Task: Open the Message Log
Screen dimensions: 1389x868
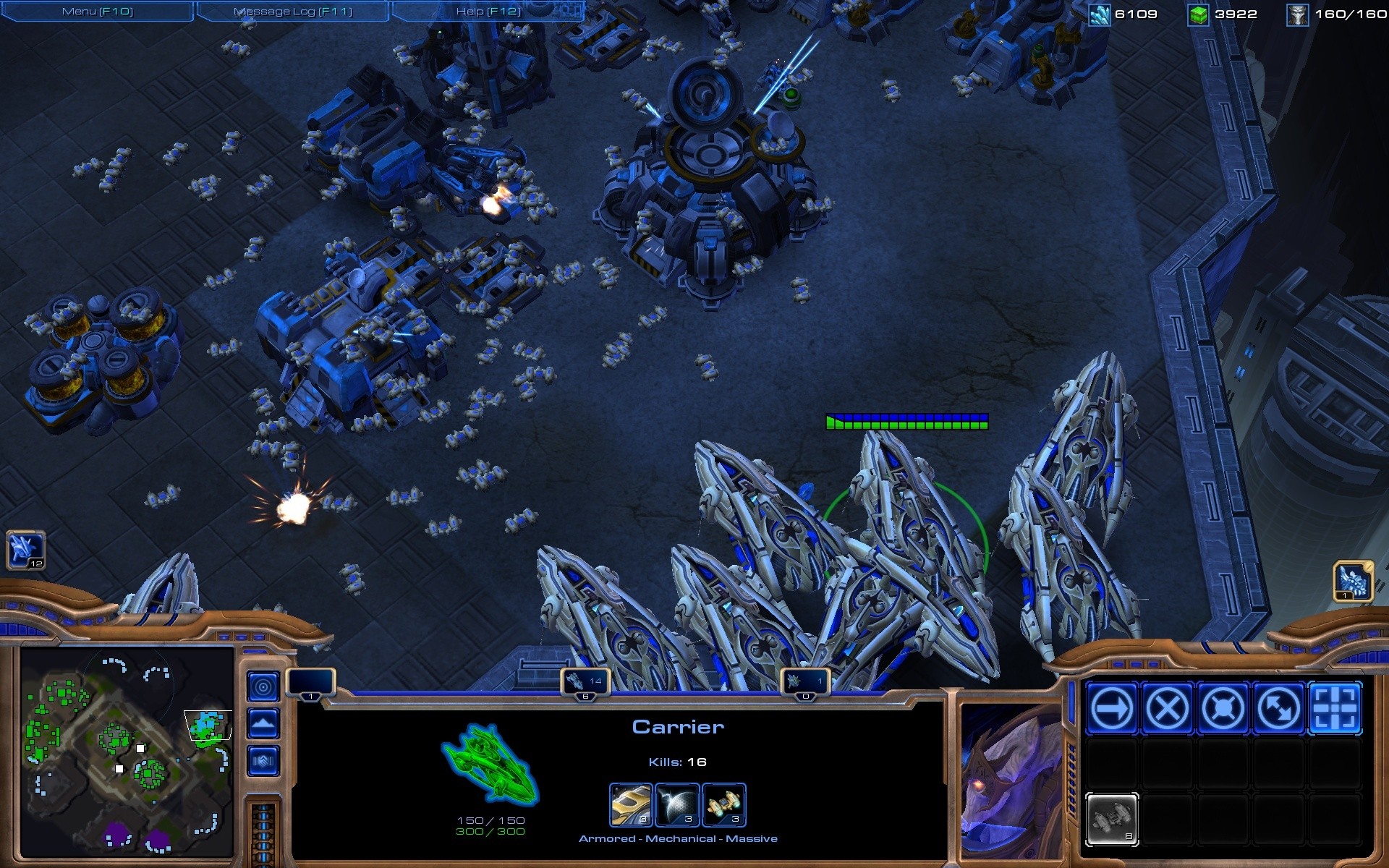Action: [x=293, y=12]
